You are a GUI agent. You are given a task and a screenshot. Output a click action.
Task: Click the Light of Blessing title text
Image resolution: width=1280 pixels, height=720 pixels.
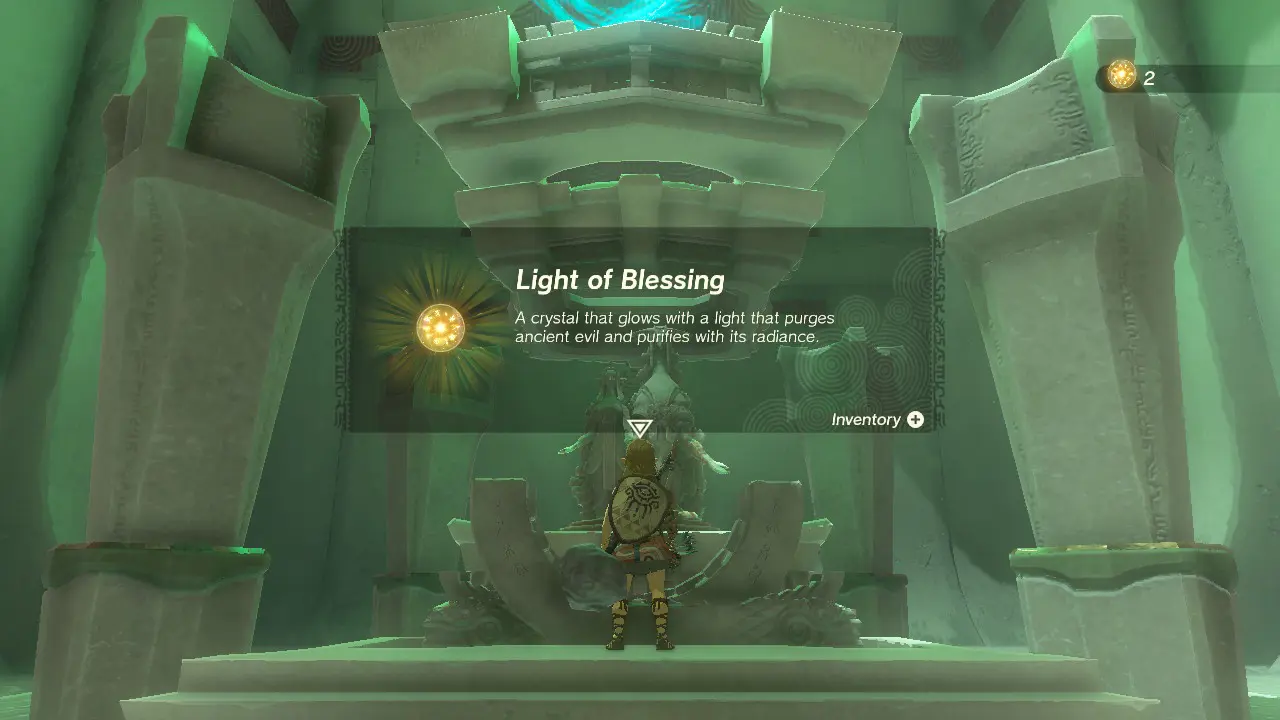[x=621, y=281]
